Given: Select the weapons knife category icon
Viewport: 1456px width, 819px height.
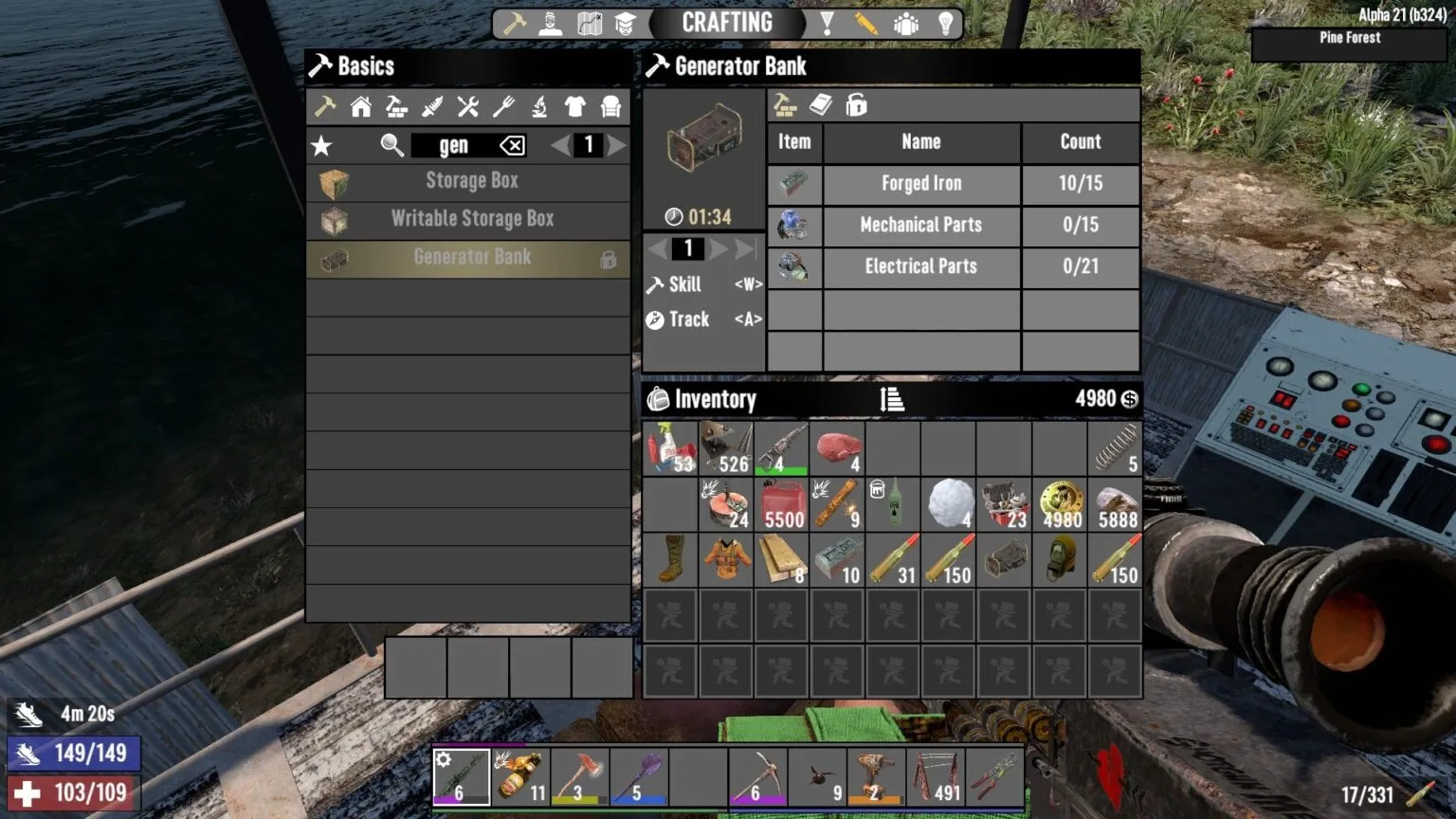Looking at the screenshot, I should click(x=432, y=107).
